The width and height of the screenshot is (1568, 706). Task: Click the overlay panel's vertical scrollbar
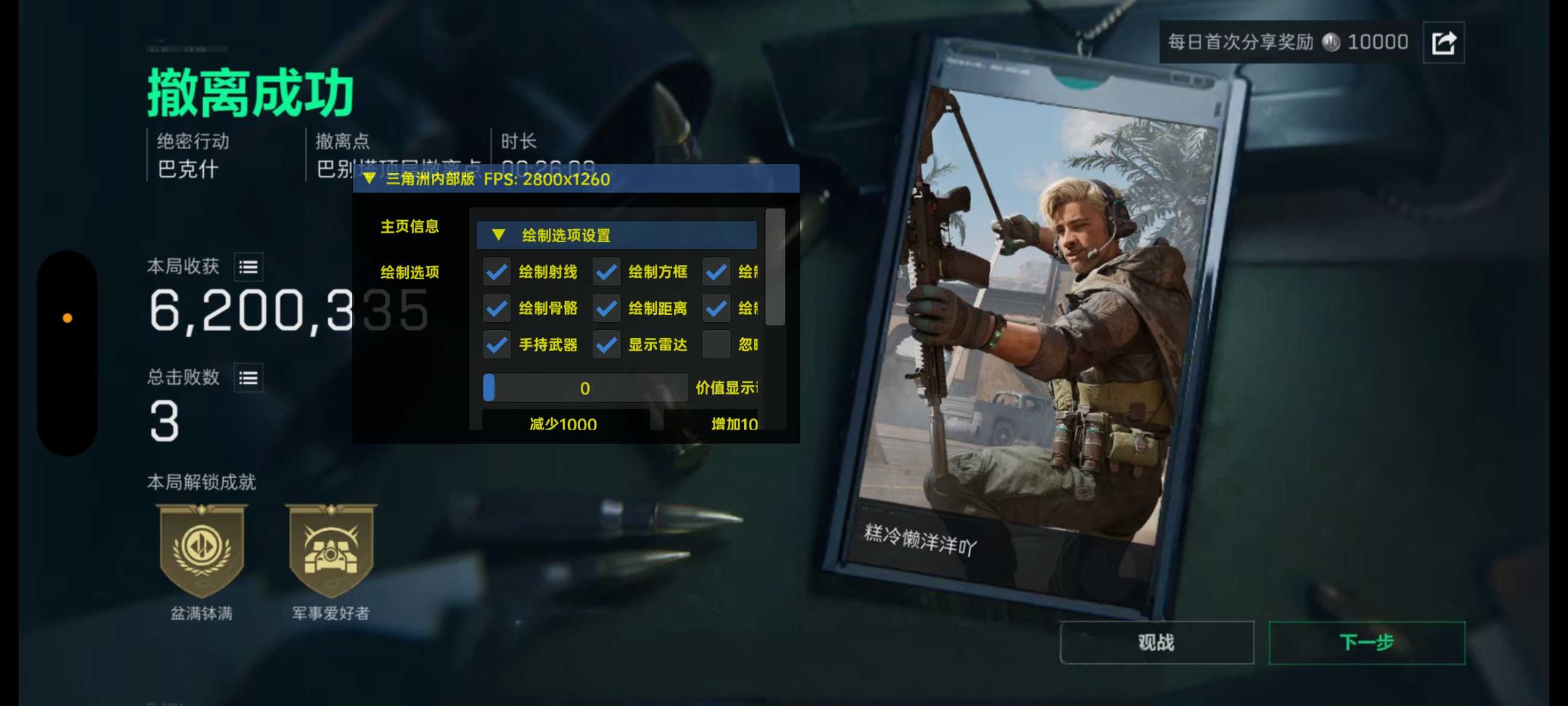click(x=774, y=268)
